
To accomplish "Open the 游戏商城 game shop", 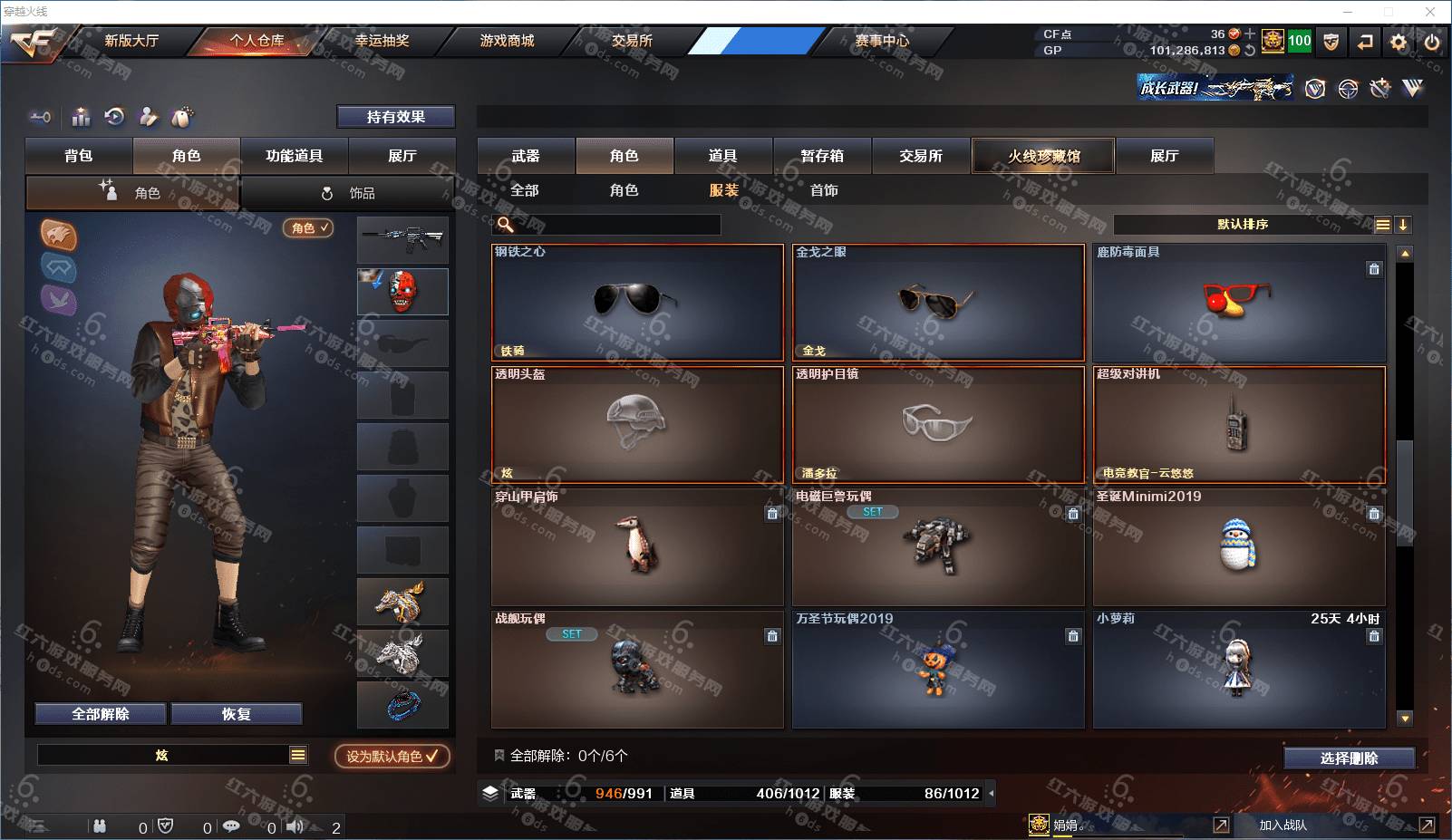I will pyautogui.click(x=507, y=41).
